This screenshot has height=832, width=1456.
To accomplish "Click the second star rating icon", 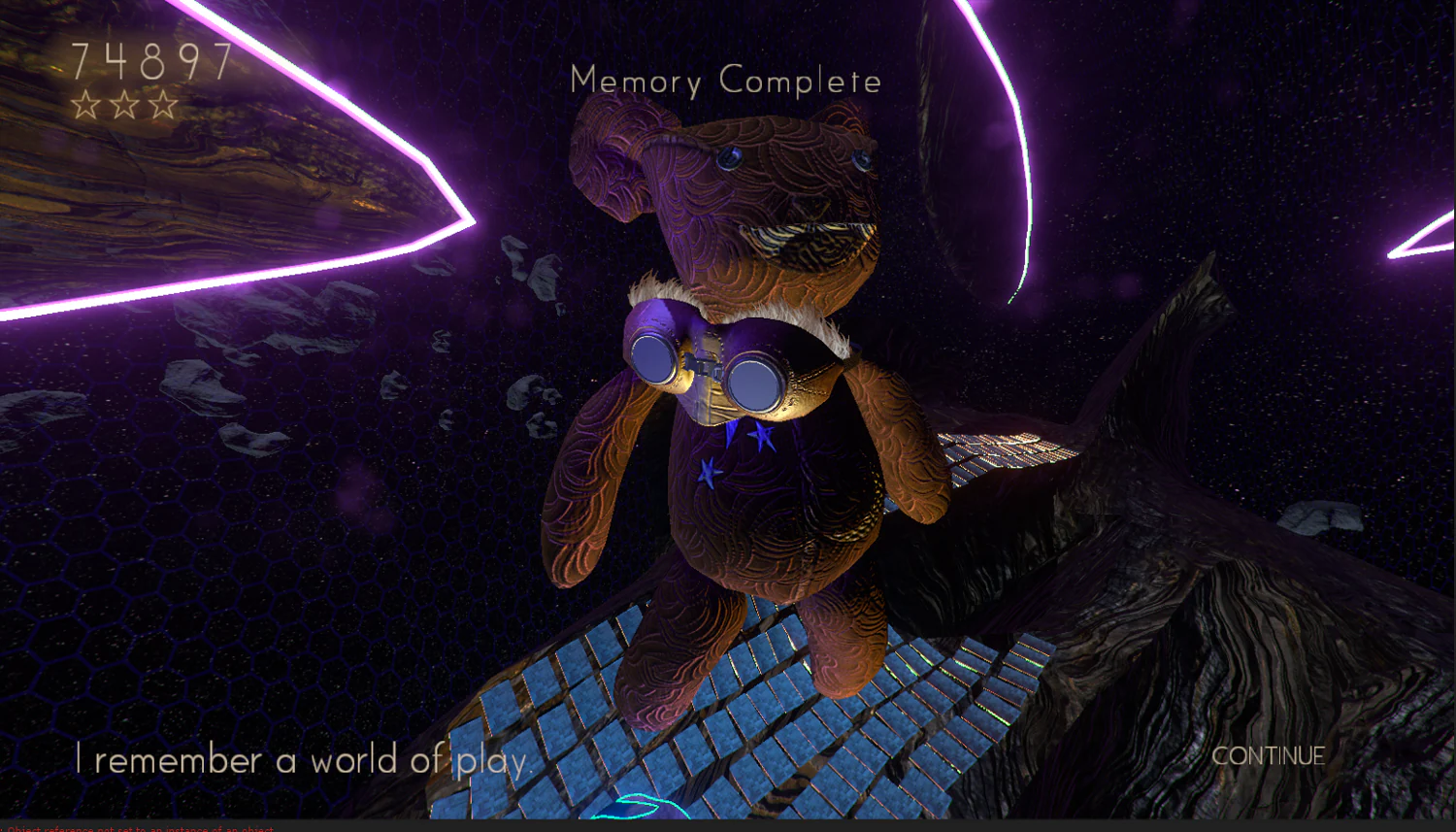I will (122, 104).
